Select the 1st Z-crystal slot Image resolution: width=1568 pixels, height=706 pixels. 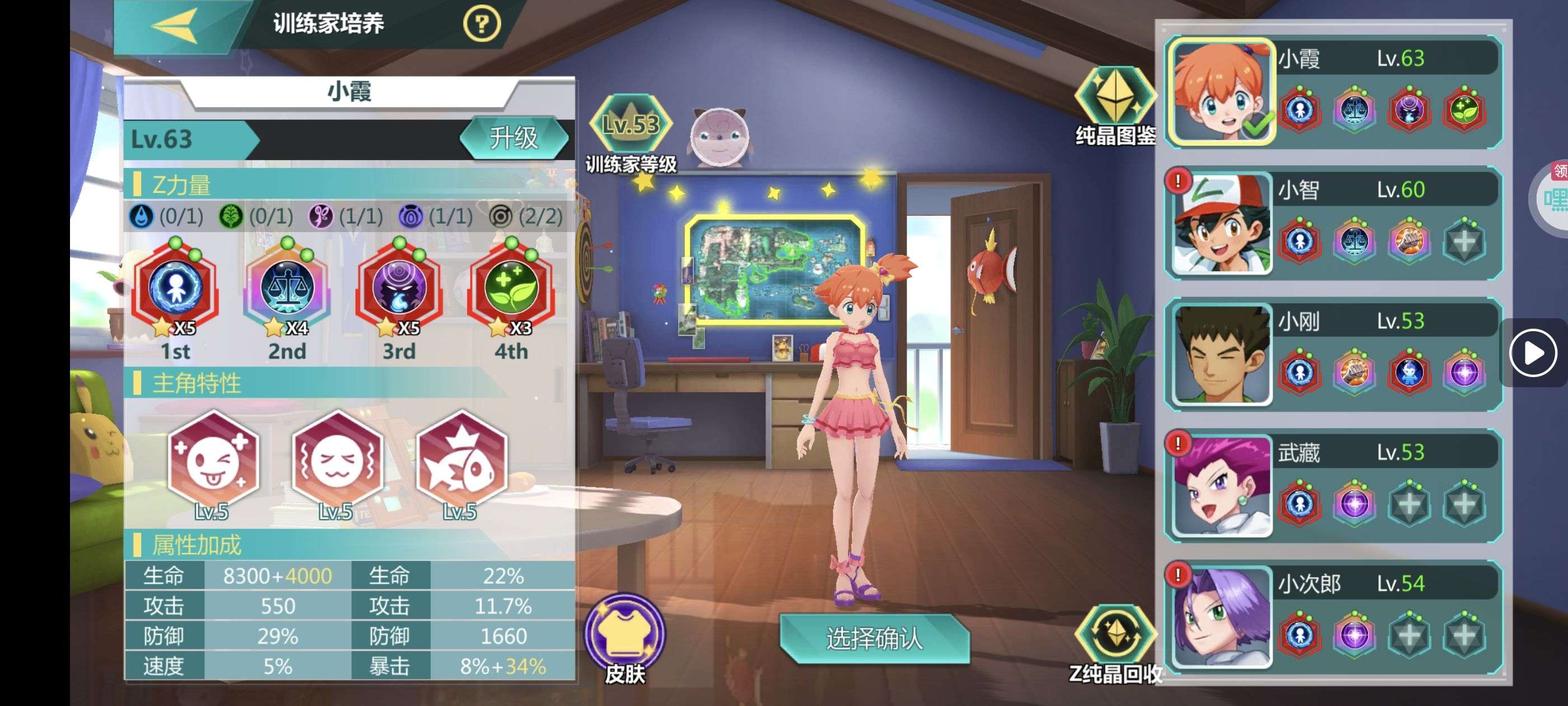tap(175, 288)
